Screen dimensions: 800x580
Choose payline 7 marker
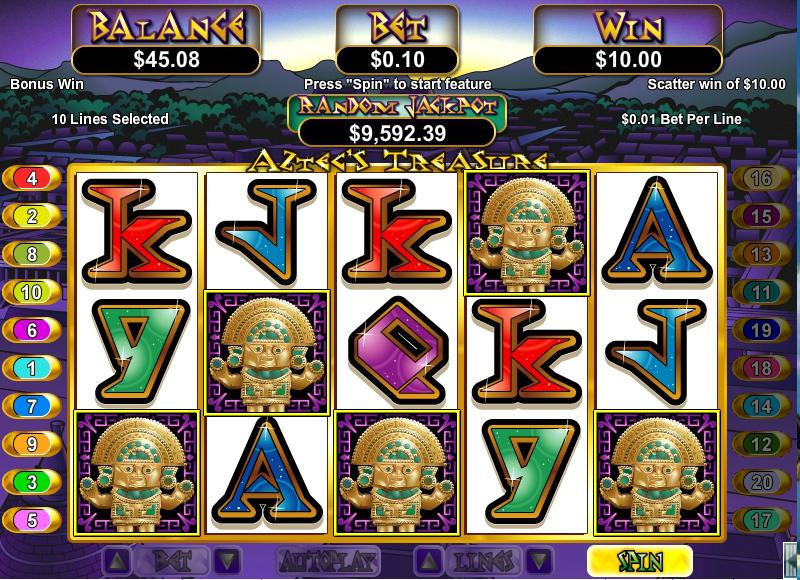pos(32,406)
